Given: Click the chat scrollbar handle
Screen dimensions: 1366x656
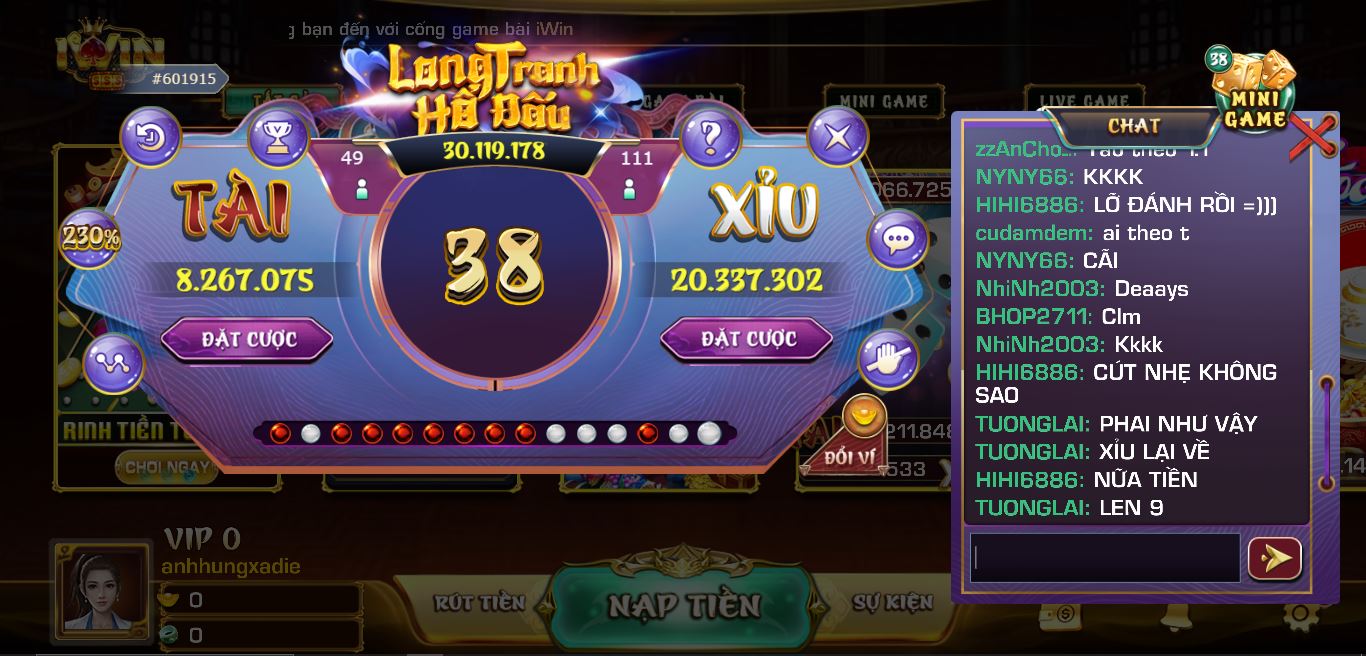Looking at the screenshot, I should click(x=1327, y=432).
